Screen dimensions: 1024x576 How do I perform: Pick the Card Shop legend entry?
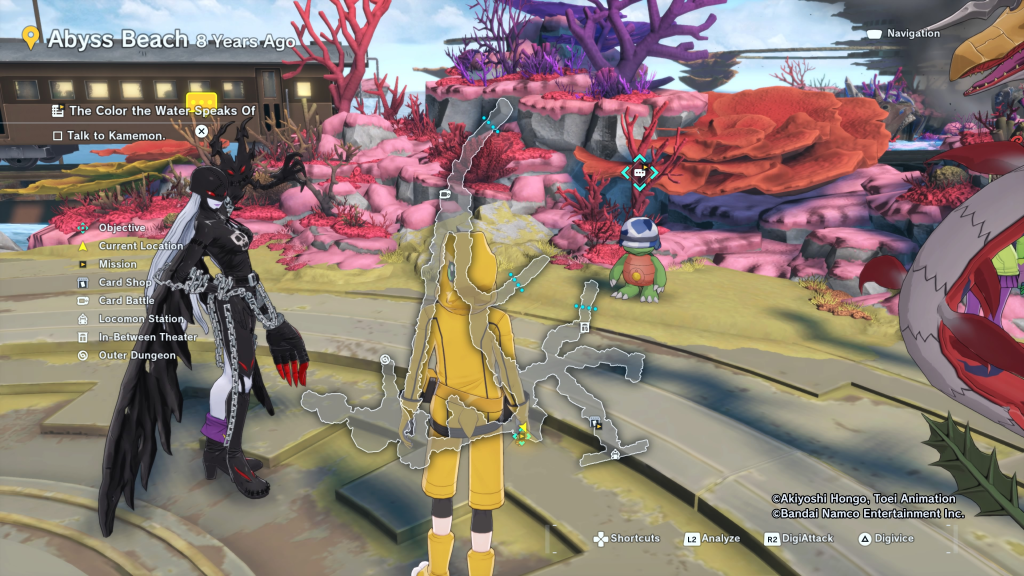pyautogui.click(x=125, y=283)
